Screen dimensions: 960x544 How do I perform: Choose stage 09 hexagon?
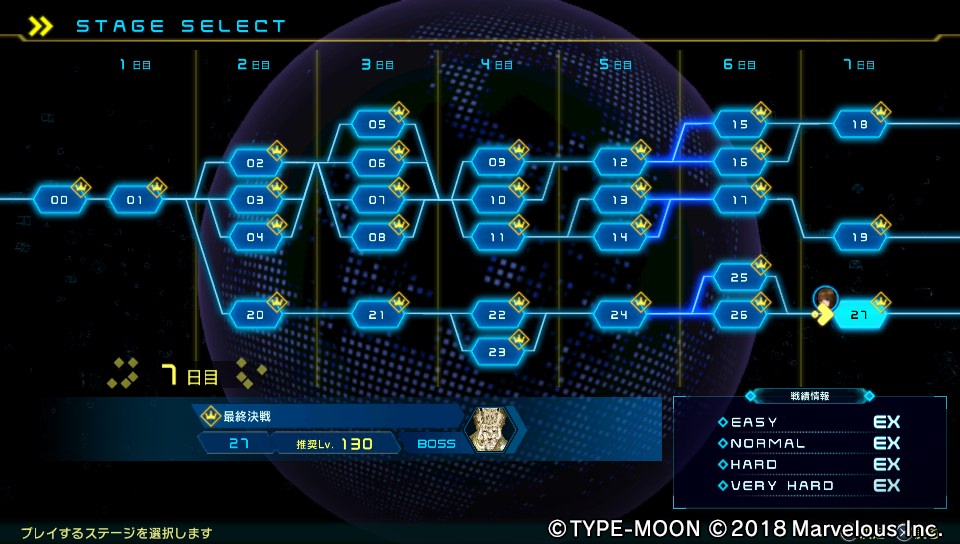click(x=498, y=163)
